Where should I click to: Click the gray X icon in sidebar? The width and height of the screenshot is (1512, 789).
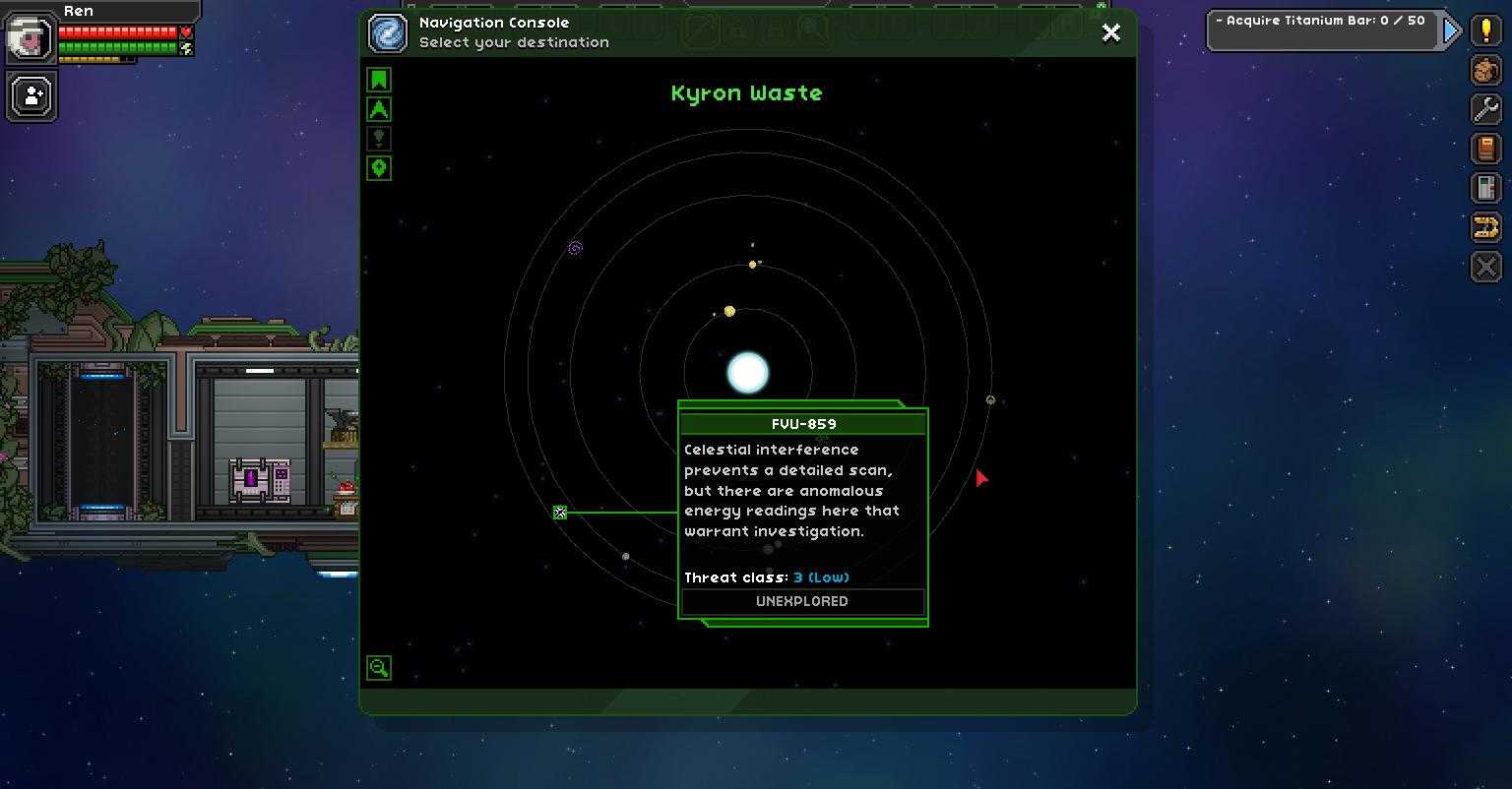pyautogui.click(x=1486, y=267)
